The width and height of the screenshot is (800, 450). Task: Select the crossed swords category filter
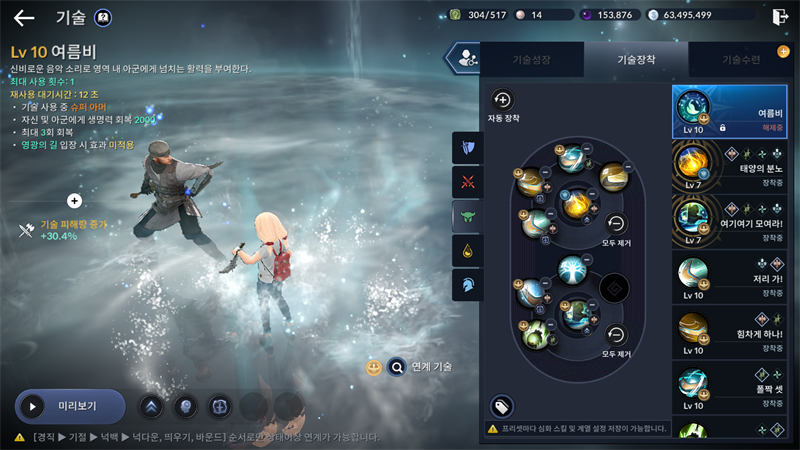click(467, 182)
